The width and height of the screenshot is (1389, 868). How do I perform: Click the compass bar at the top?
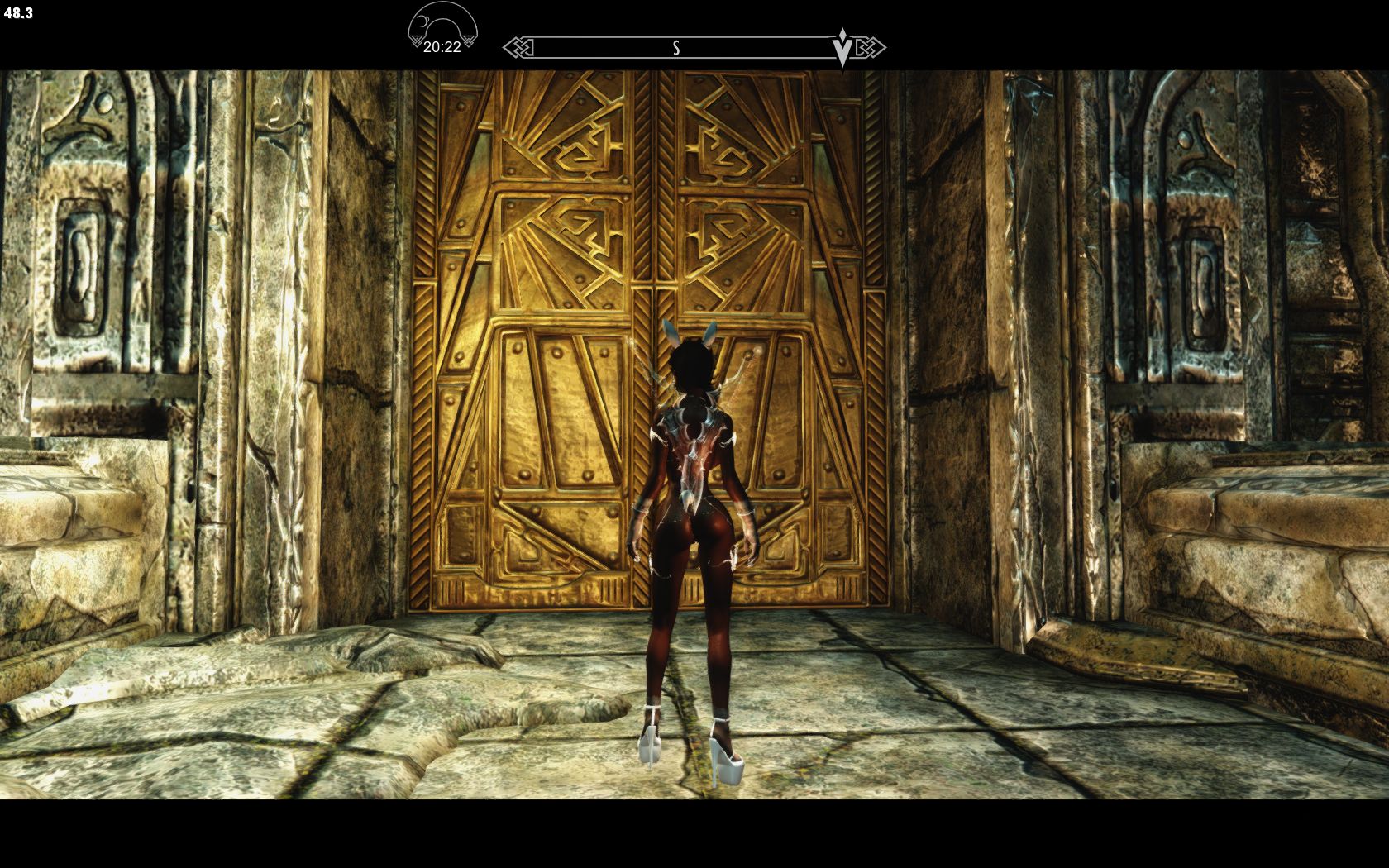693,47
